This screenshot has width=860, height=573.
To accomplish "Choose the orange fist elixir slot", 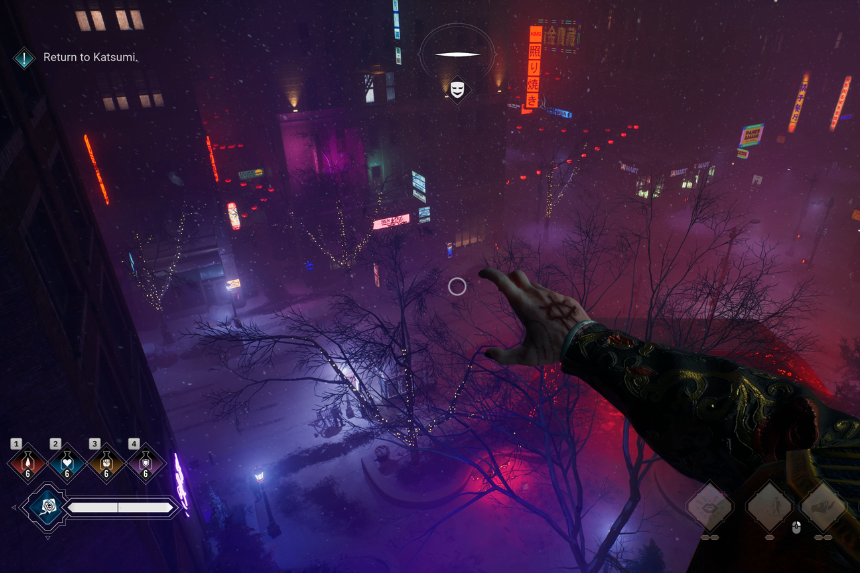I will pyautogui.click(x=105, y=463).
